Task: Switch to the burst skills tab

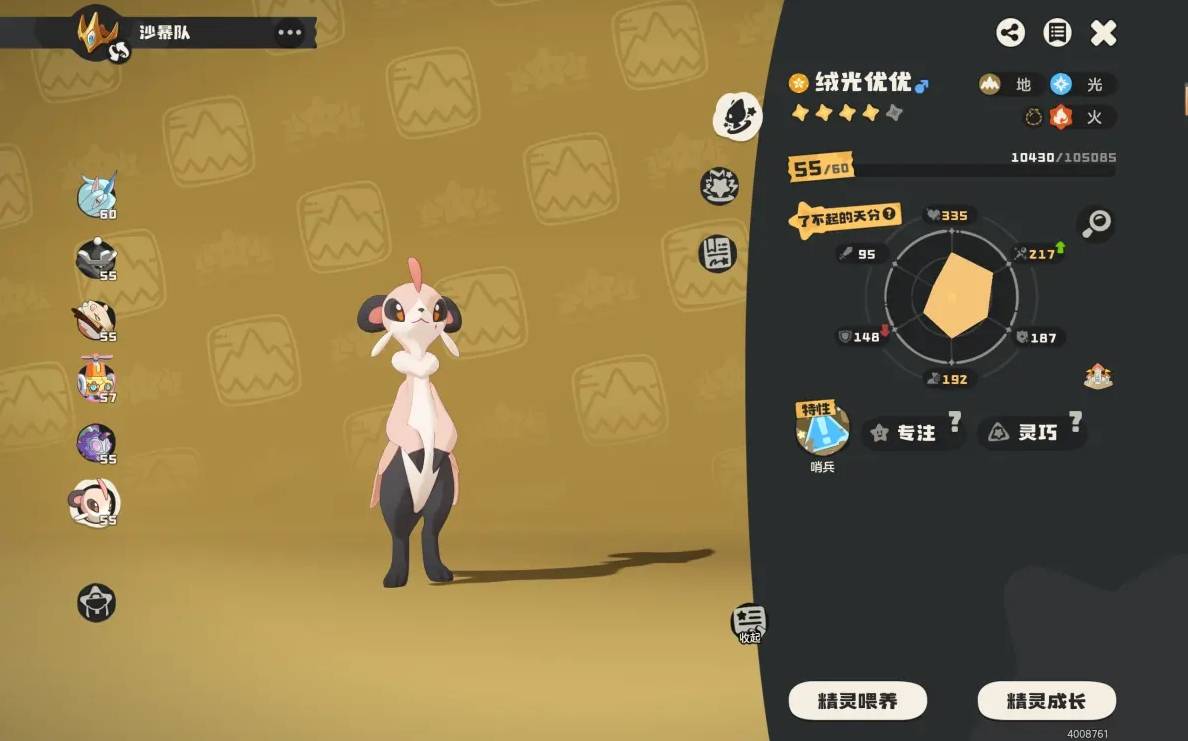Action: point(719,185)
